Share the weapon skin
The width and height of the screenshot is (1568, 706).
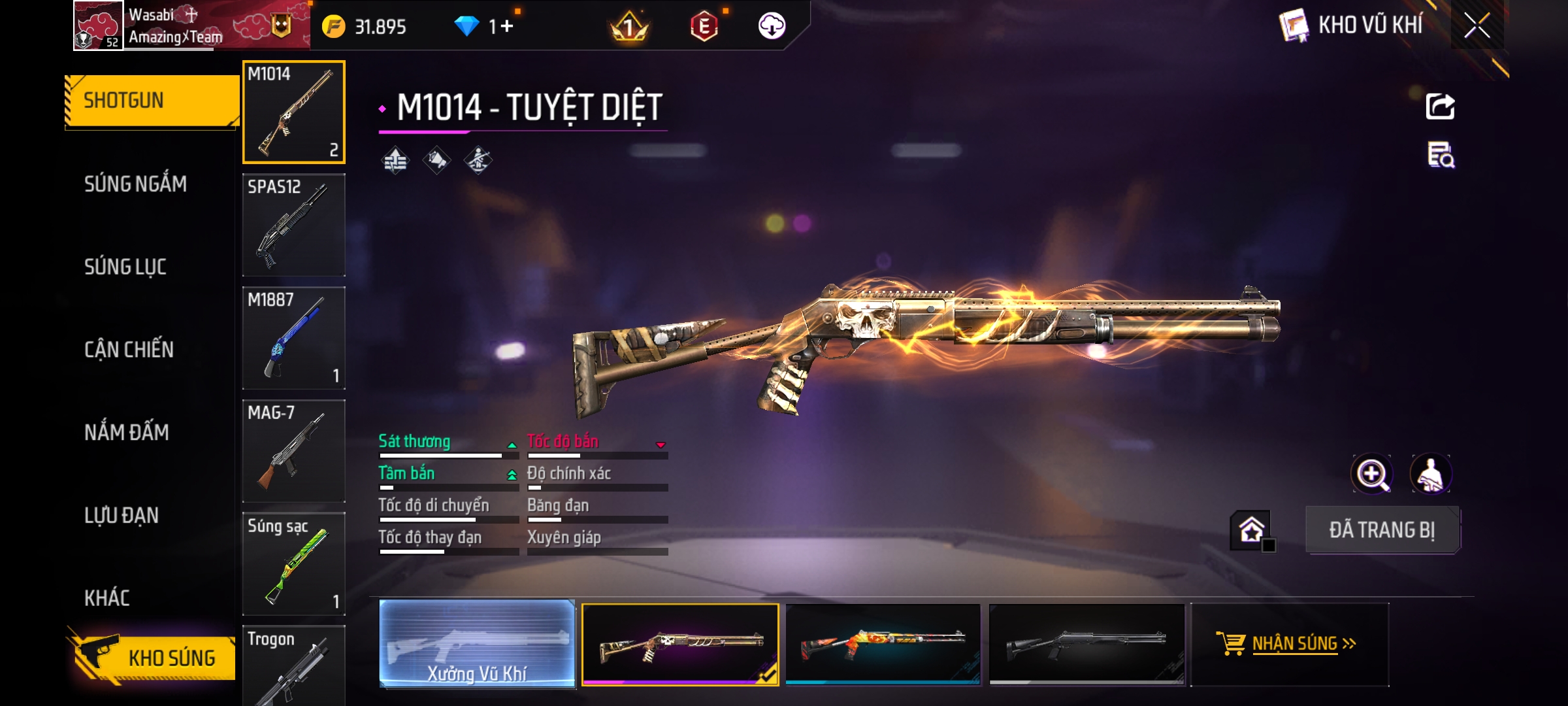click(x=1440, y=107)
